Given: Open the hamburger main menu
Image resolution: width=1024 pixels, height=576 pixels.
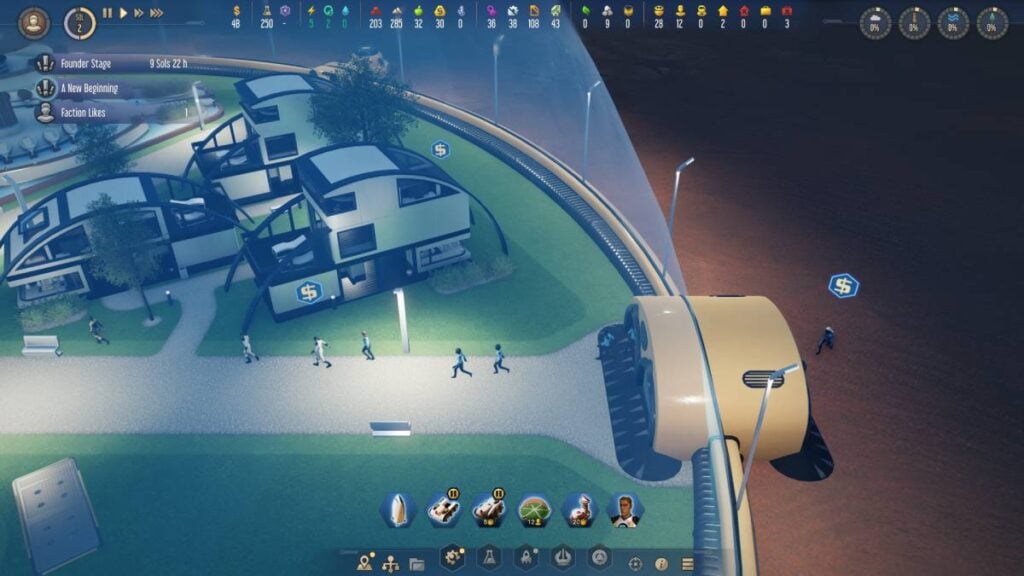Looking at the screenshot, I should 687,563.
